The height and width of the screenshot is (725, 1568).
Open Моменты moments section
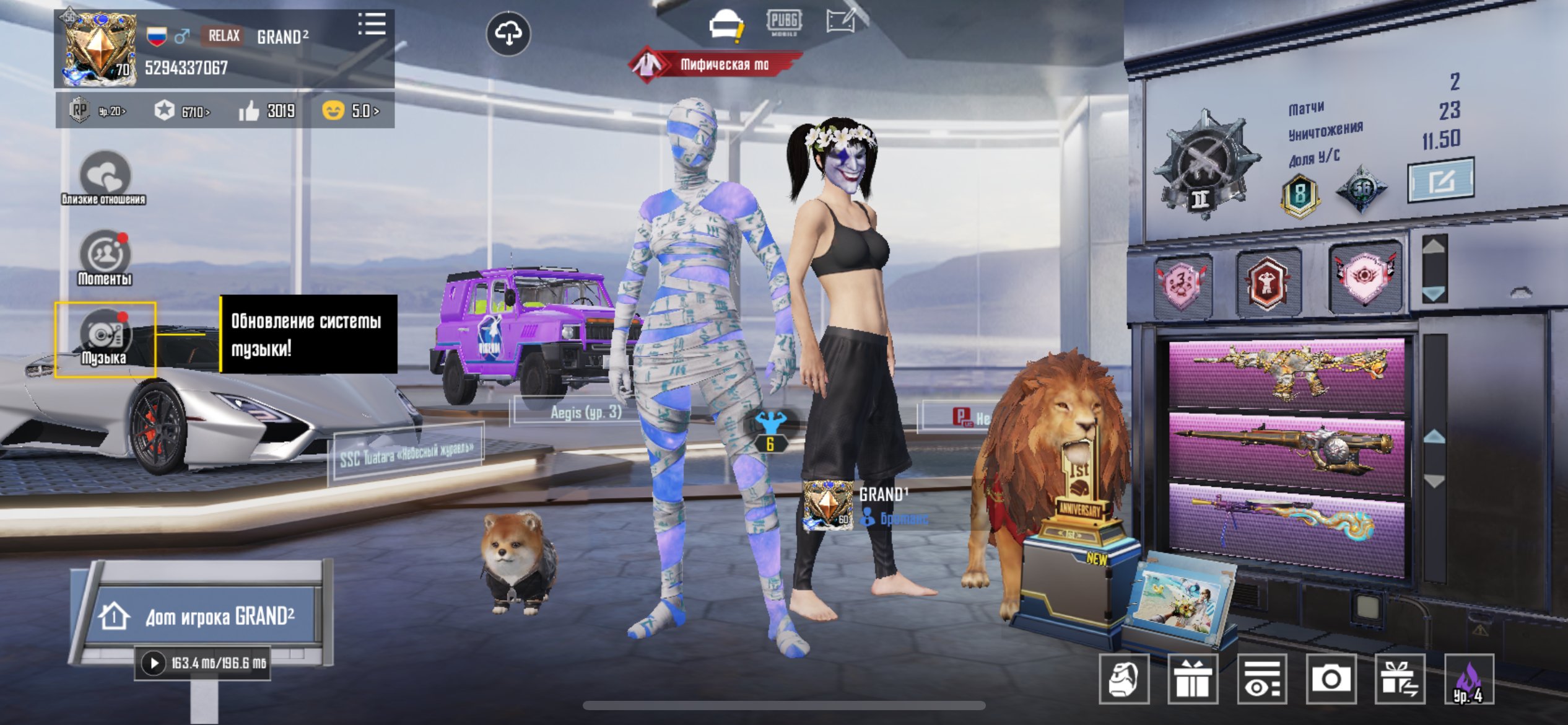coord(105,258)
